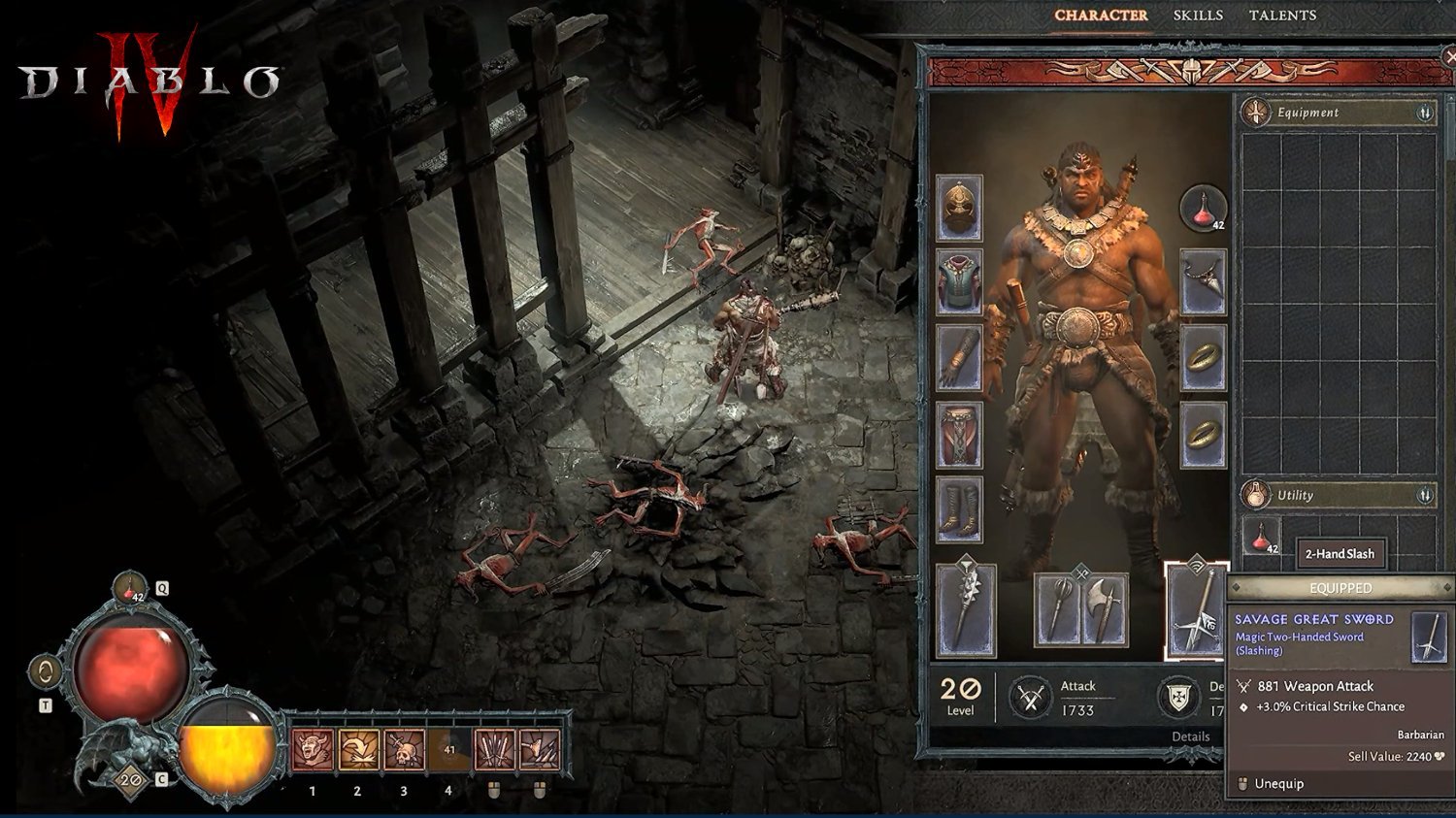Open the Talents tab
1456x818 pixels.
[x=1282, y=16]
